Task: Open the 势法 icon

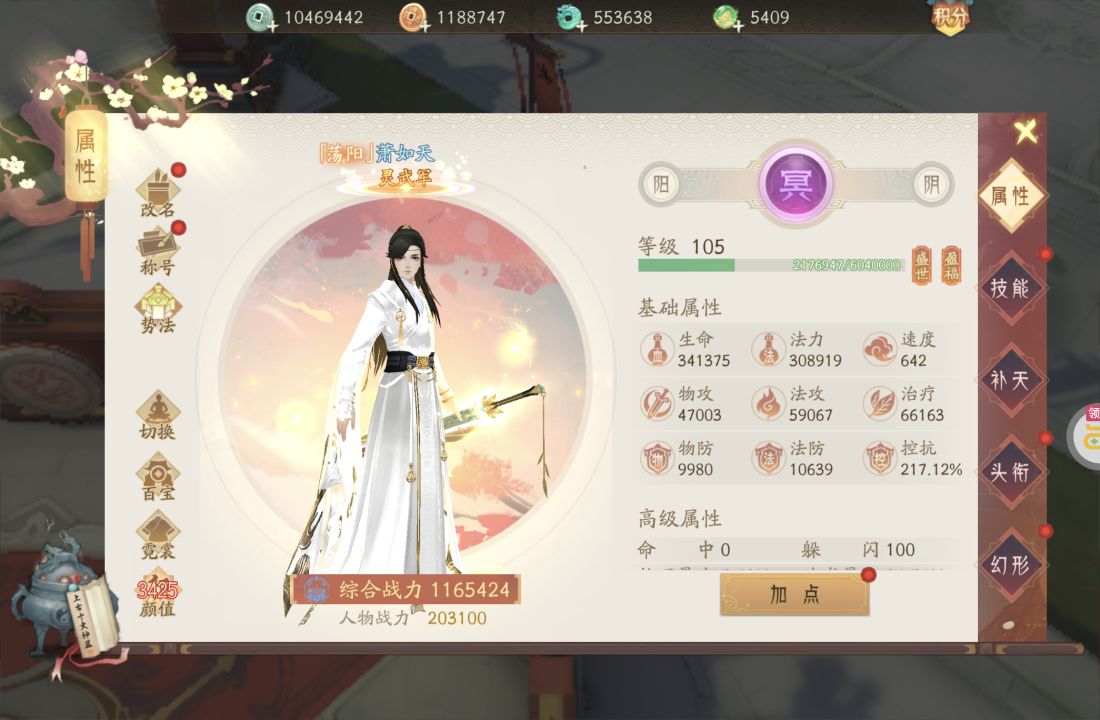Action: [x=158, y=309]
